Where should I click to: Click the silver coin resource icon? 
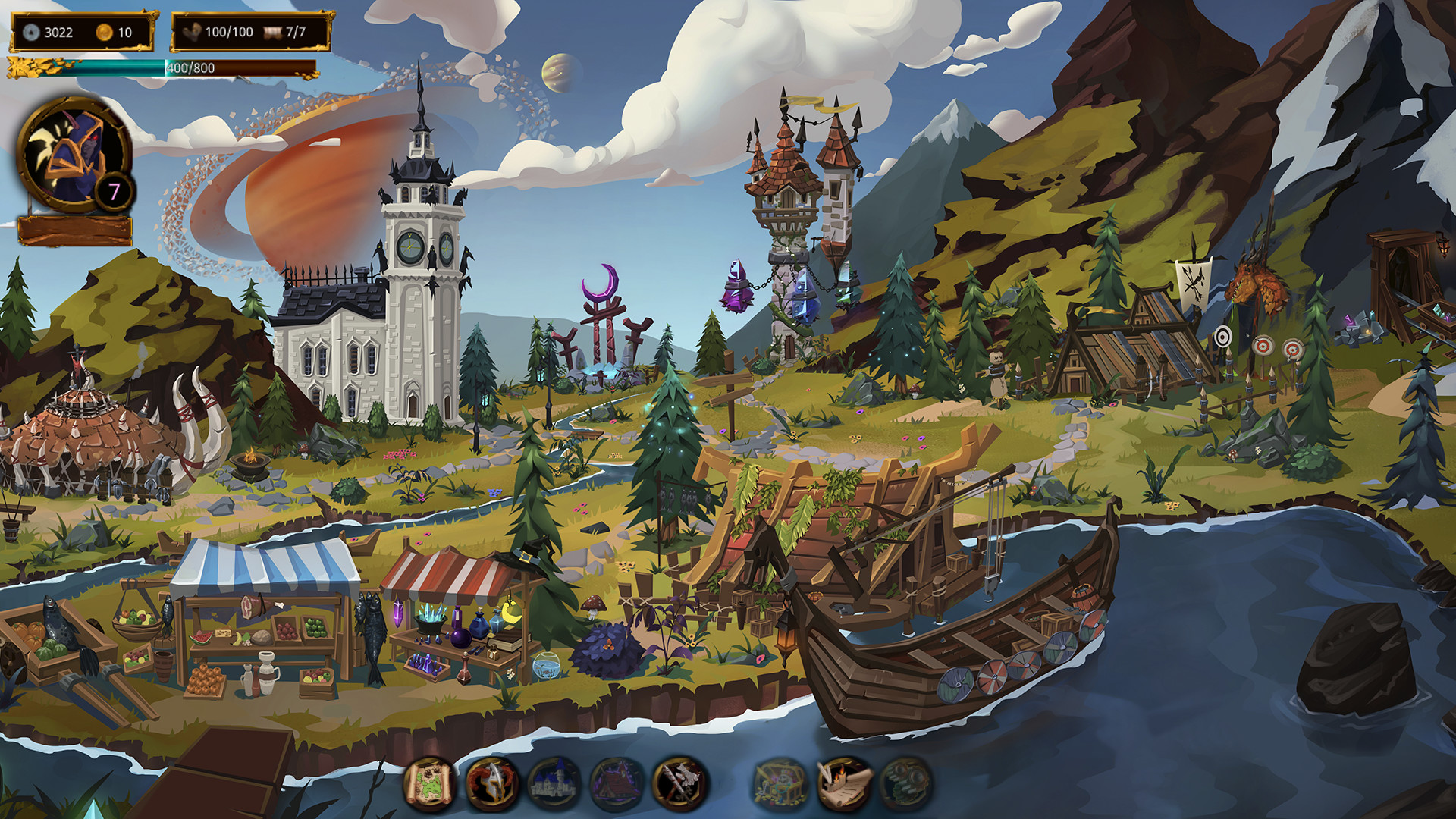click(x=30, y=32)
